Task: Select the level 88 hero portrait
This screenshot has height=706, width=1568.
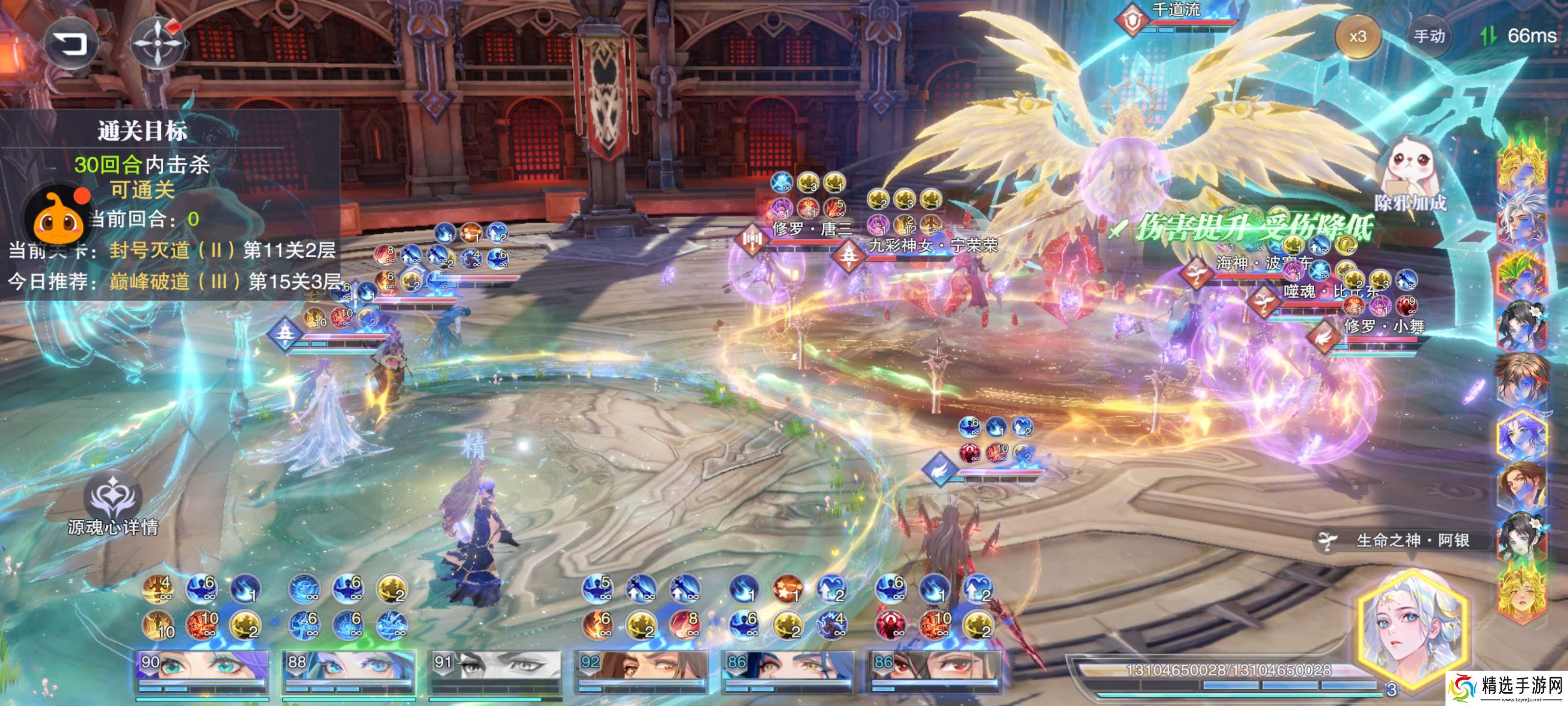Action: [349, 671]
